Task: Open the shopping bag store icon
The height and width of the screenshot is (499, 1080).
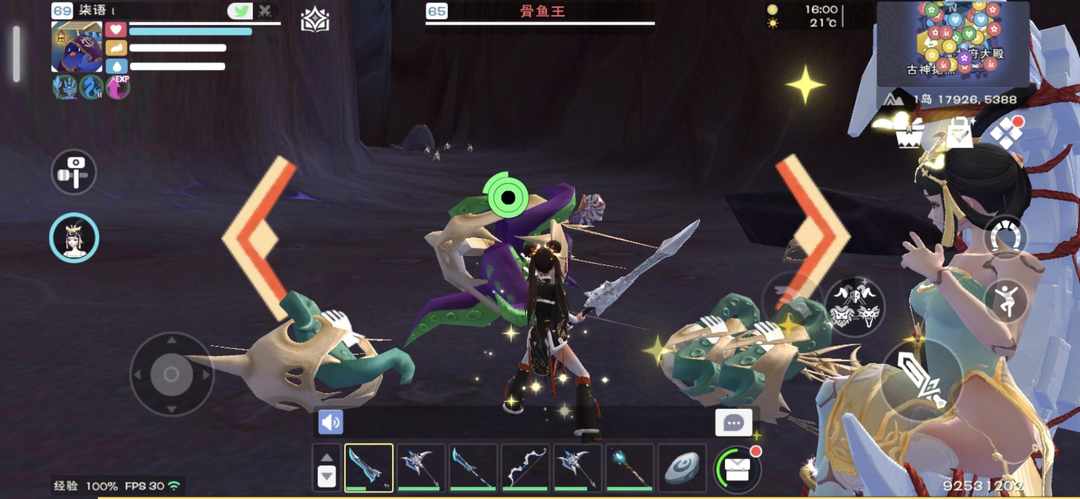Action: [960, 132]
